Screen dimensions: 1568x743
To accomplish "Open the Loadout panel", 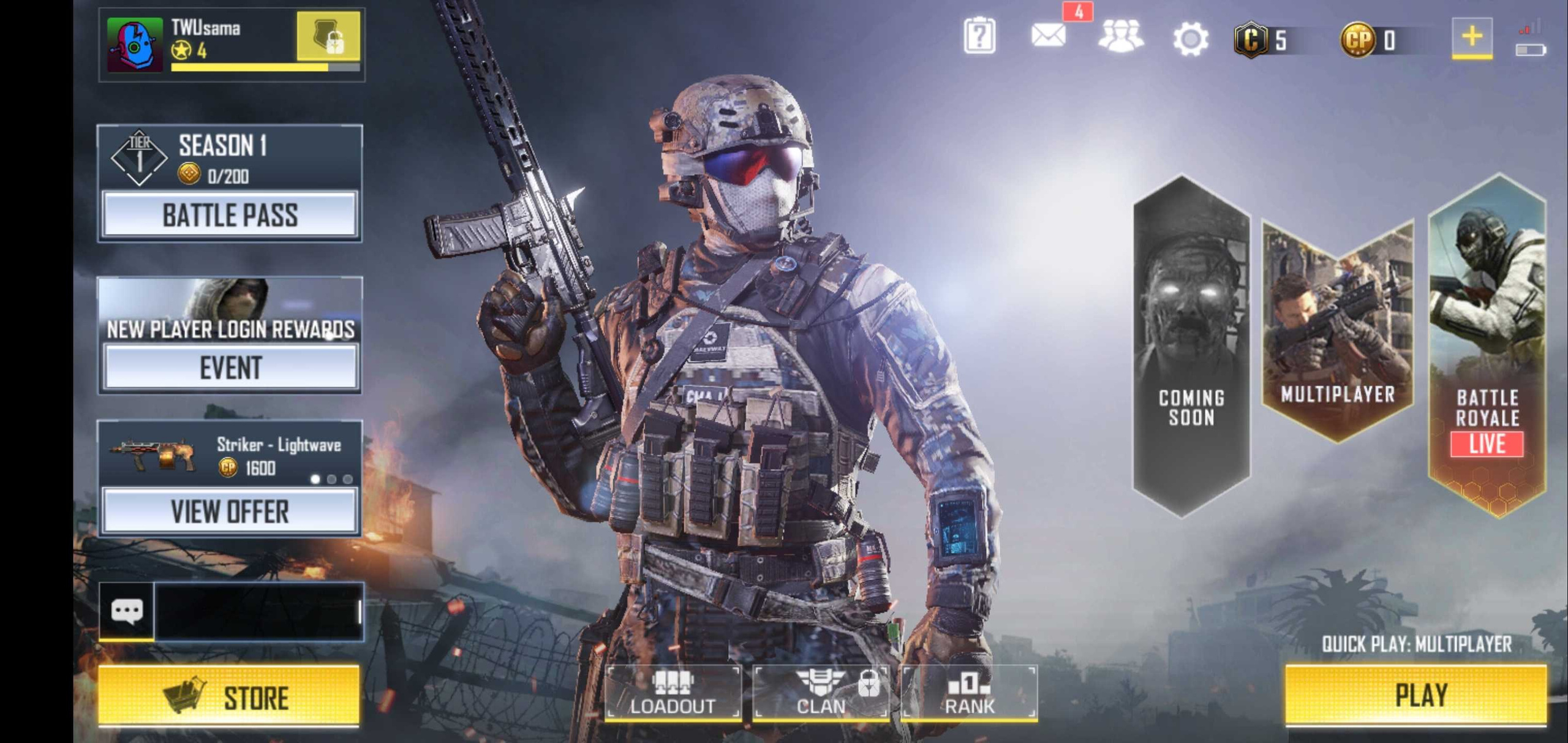I will pyautogui.click(x=672, y=694).
